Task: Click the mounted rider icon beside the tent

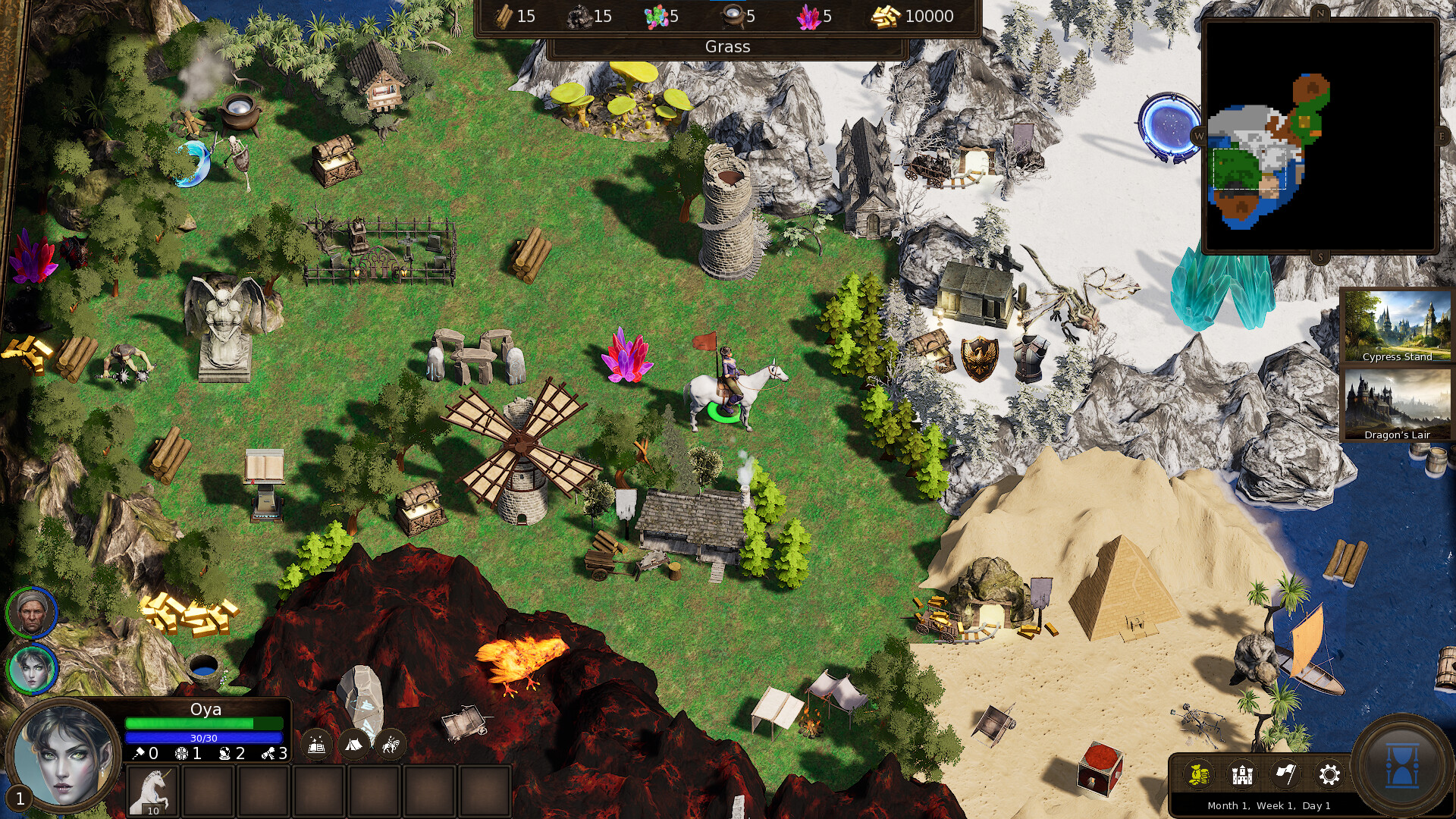Action: pos(390,745)
